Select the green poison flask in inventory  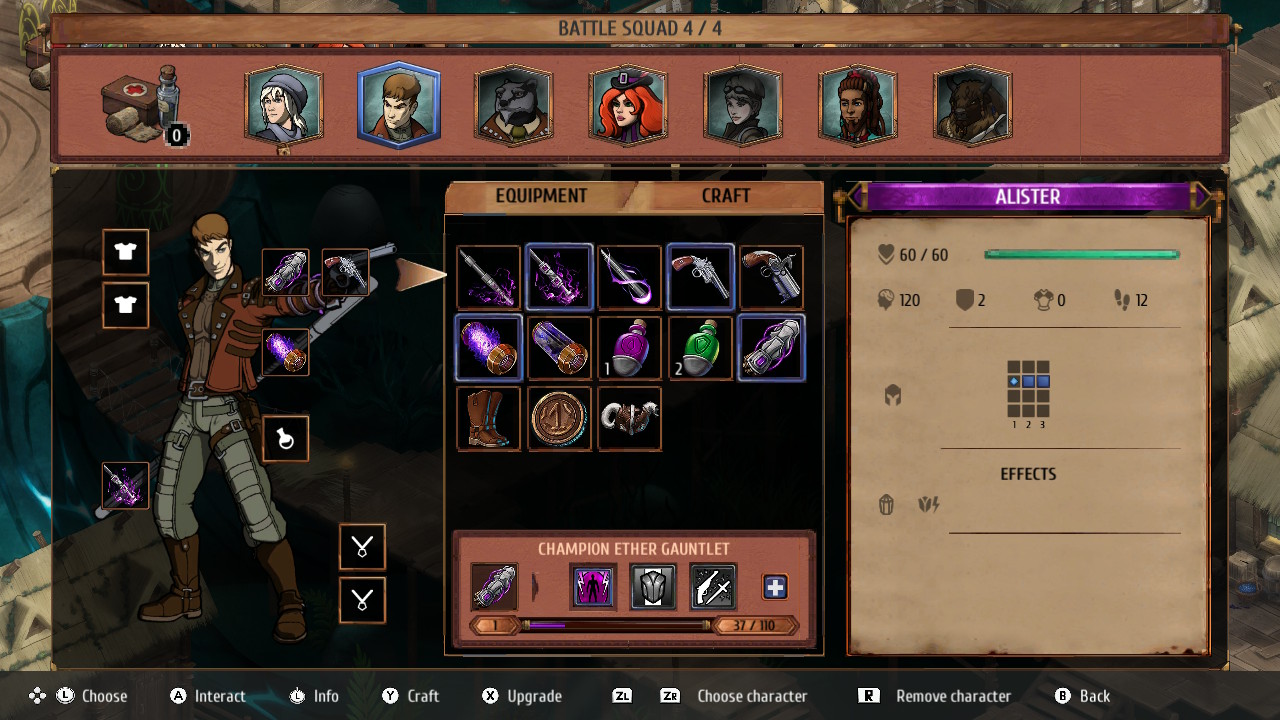click(x=699, y=348)
